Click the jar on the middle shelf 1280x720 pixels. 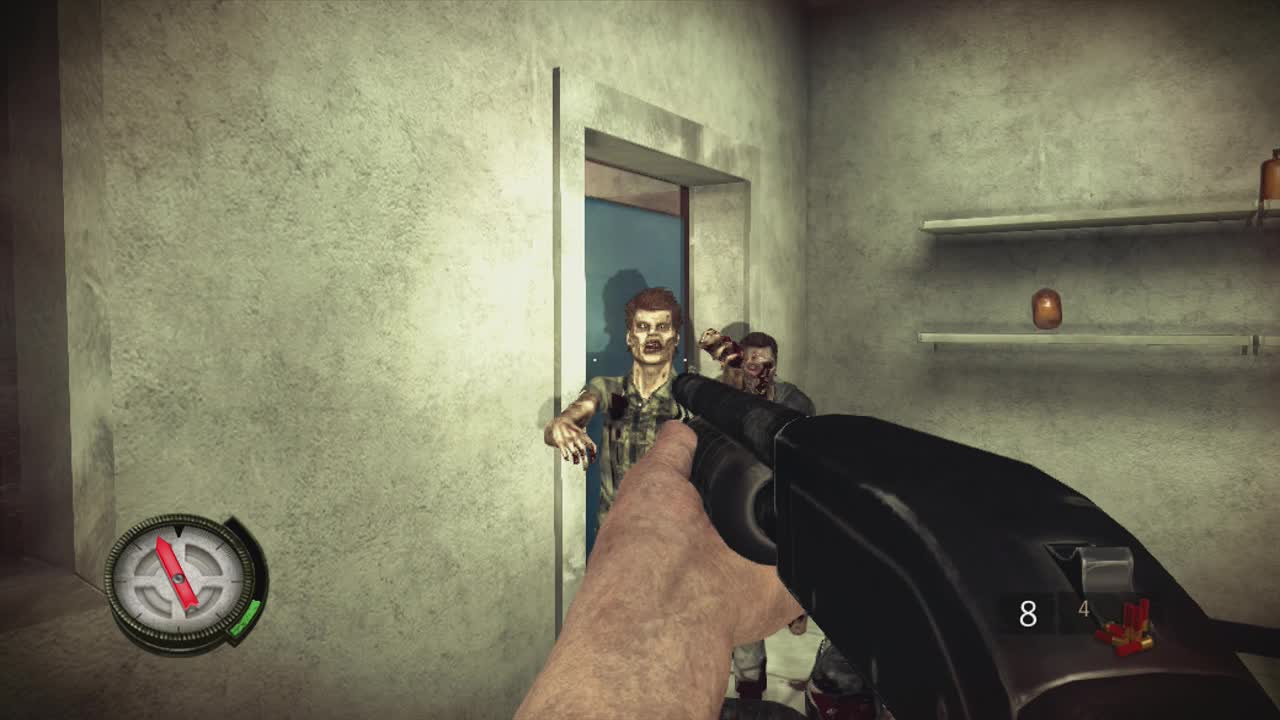point(1047,308)
